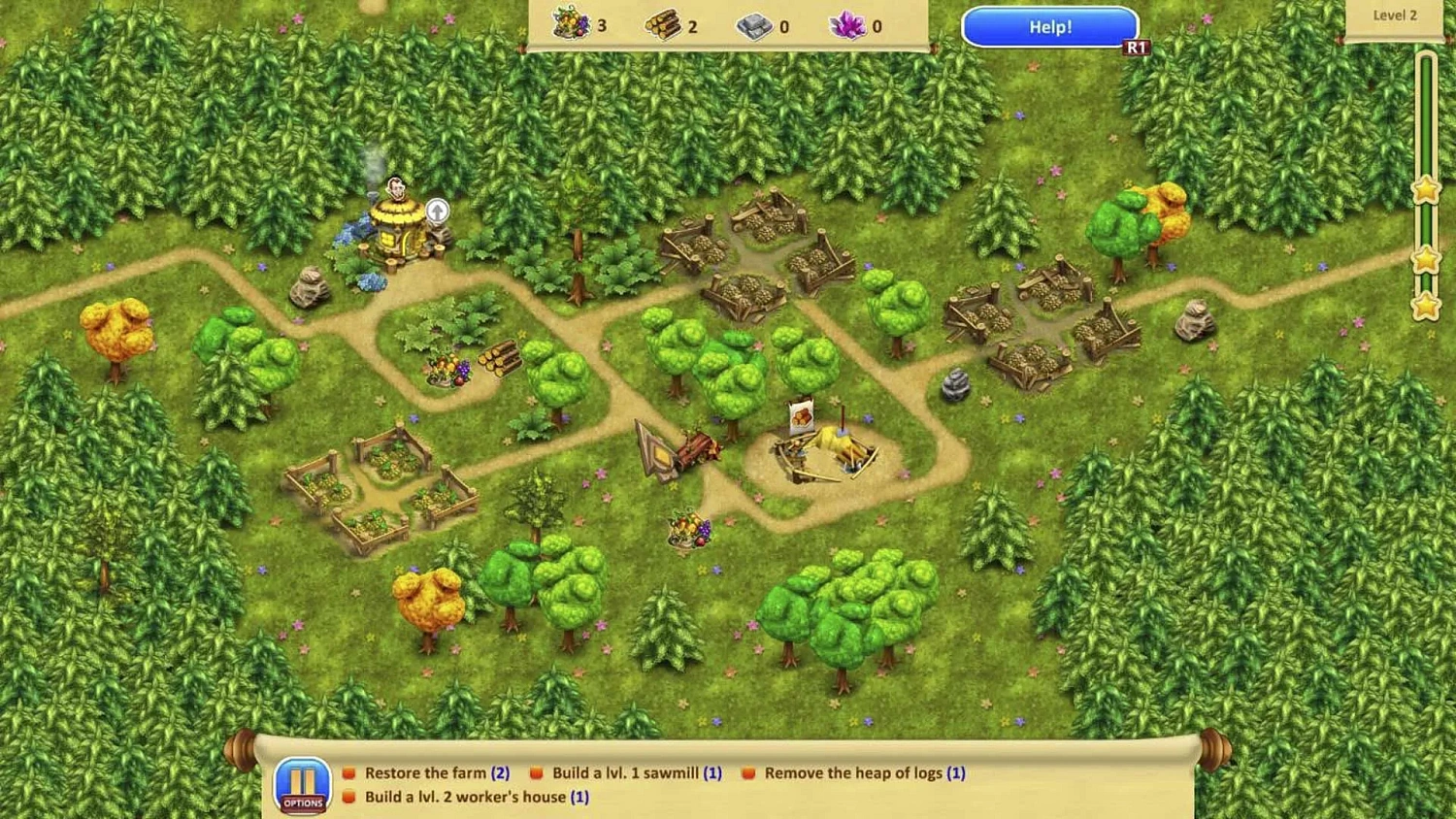Click the food basket resource icon
The width and height of the screenshot is (1456, 819).
[571, 25]
